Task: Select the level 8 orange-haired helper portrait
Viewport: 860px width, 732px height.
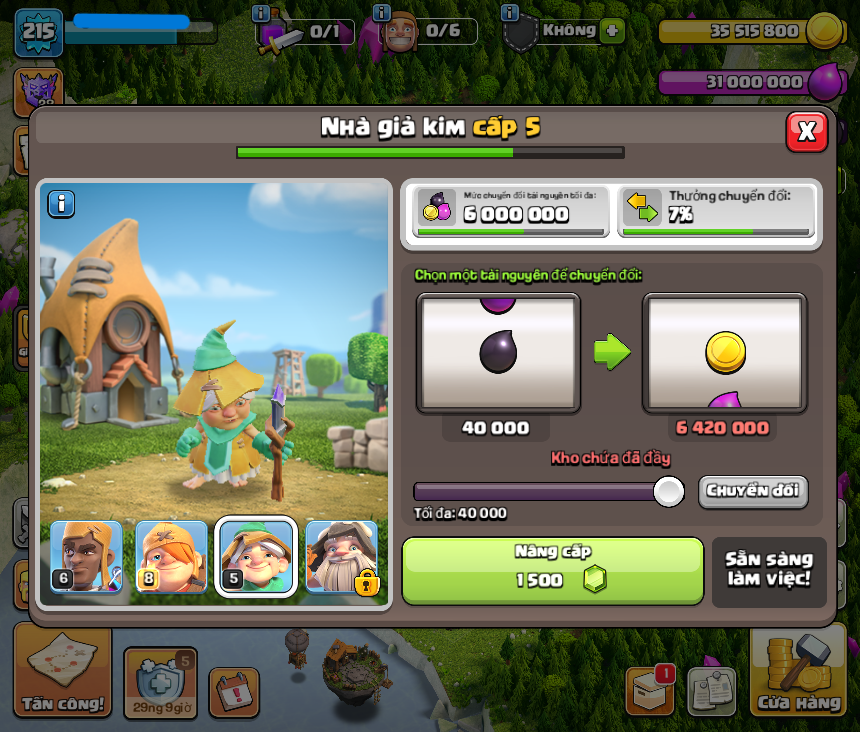Action: (x=171, y=557)
